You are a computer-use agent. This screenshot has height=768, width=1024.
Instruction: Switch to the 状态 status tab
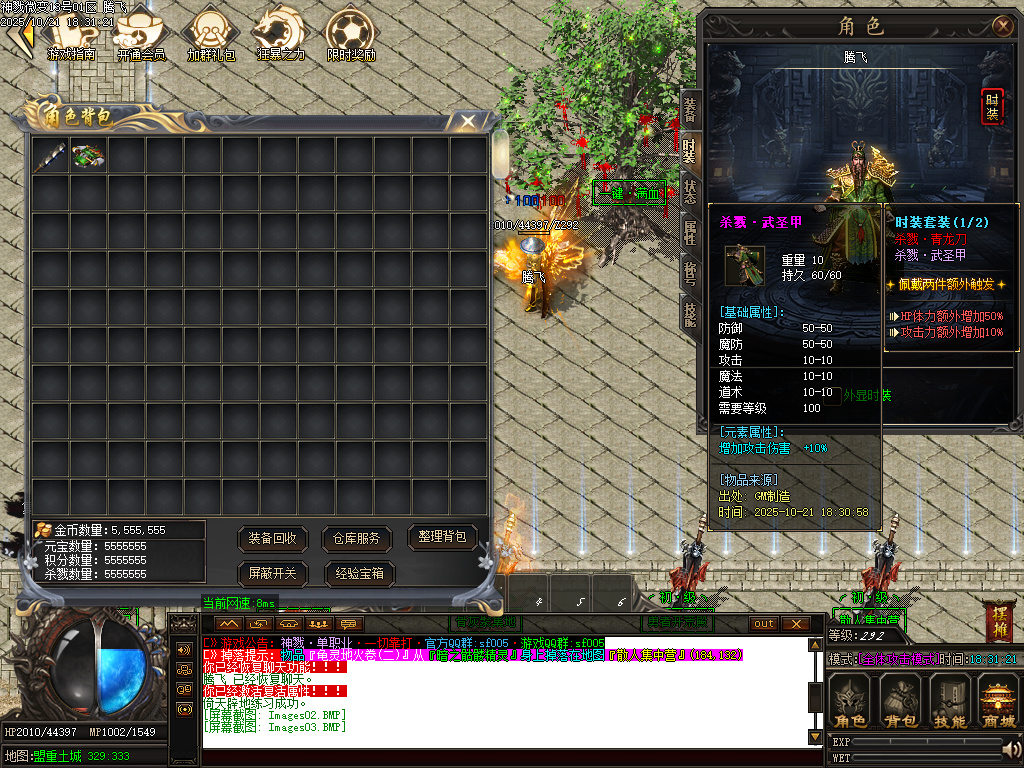tap(690, 191)
